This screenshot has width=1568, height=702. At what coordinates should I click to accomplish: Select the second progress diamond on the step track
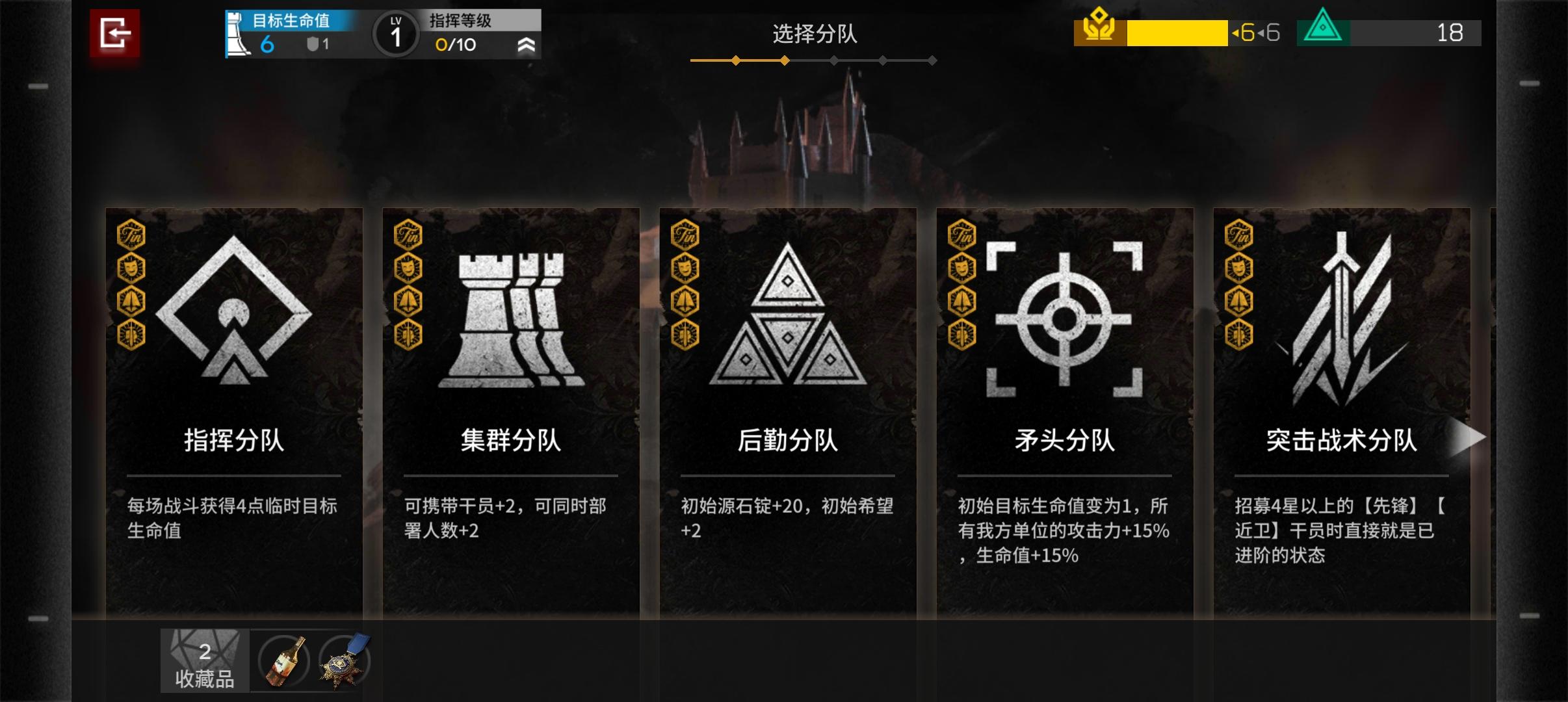[785, 60]
